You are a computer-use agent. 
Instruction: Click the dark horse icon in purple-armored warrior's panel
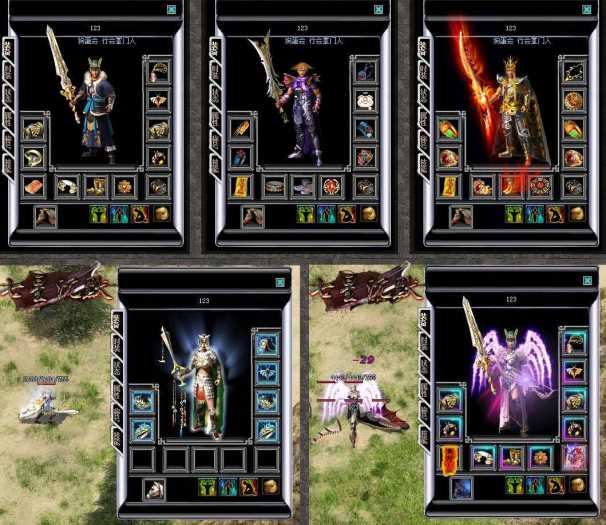point(254,215)
